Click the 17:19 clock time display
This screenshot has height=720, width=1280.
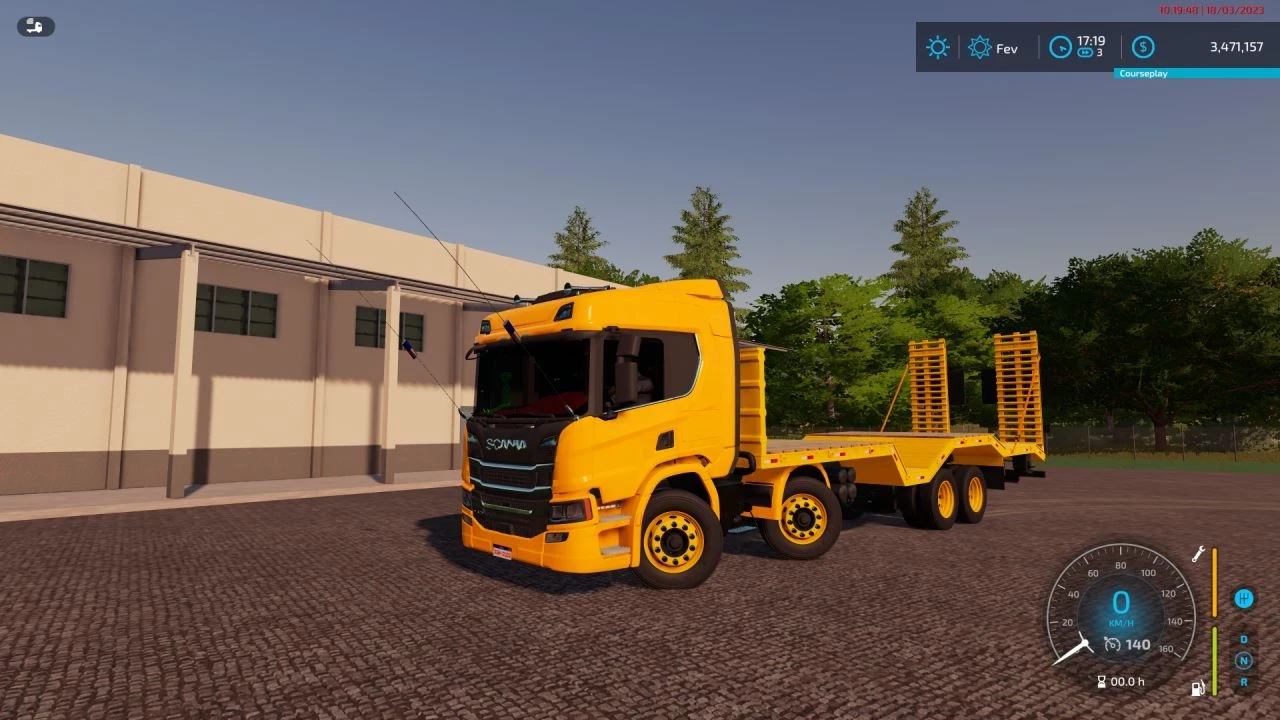(1091, 42)
